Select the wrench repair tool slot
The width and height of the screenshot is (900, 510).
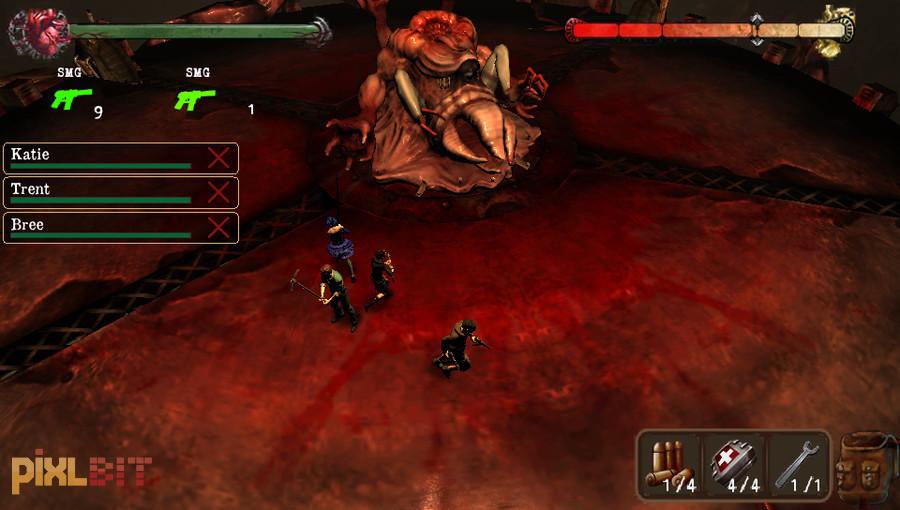click(x=797, y=465)
